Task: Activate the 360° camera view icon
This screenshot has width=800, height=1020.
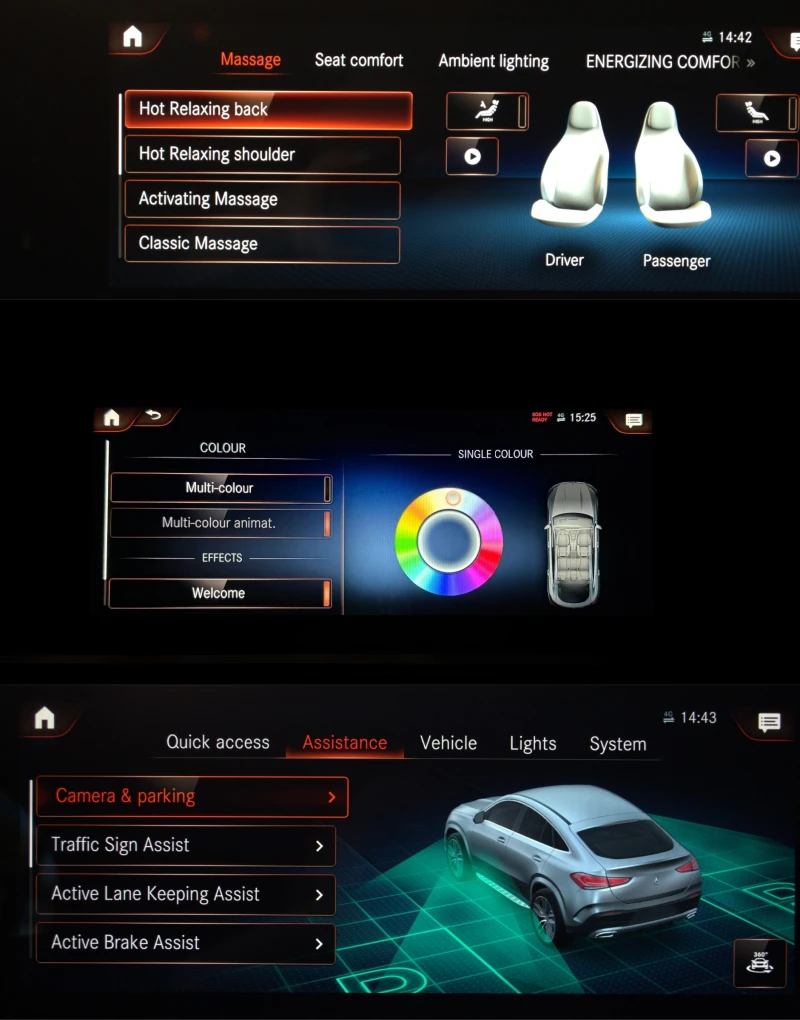Action: [759, 963]
